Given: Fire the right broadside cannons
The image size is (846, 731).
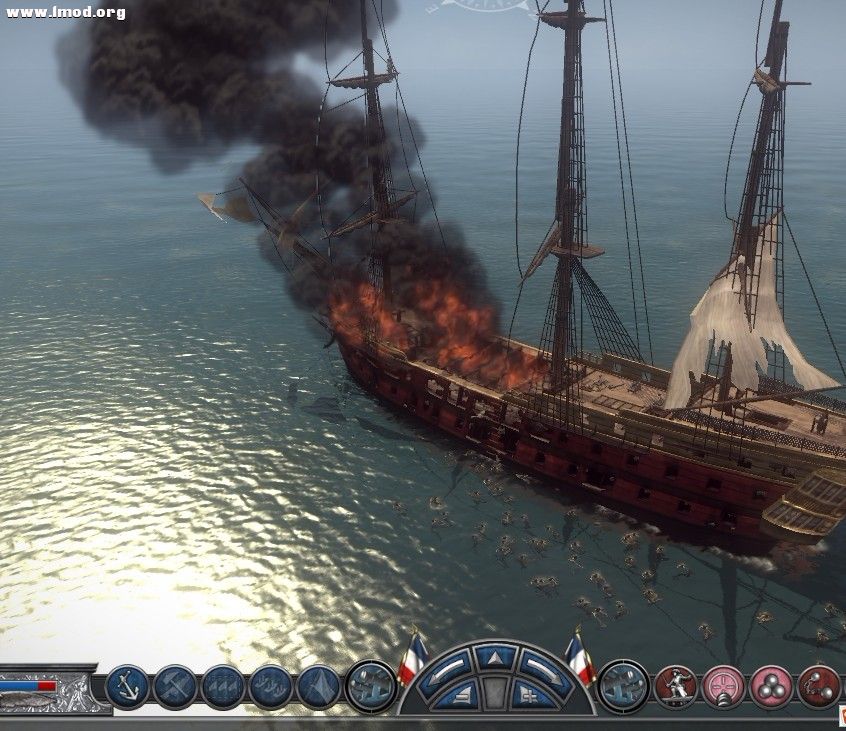Looking at the screenshot, I should click(622, 686).
